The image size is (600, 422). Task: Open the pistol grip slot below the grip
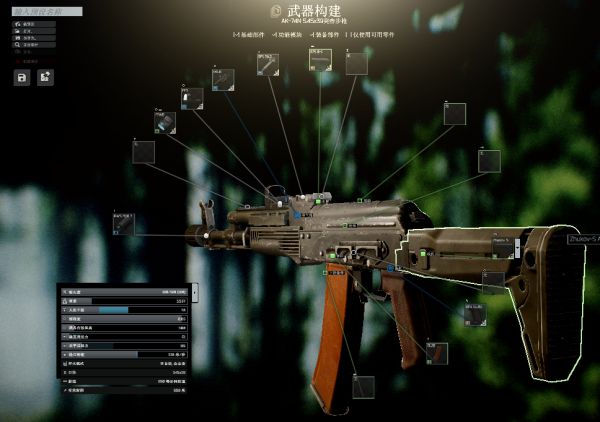(437, 352)
